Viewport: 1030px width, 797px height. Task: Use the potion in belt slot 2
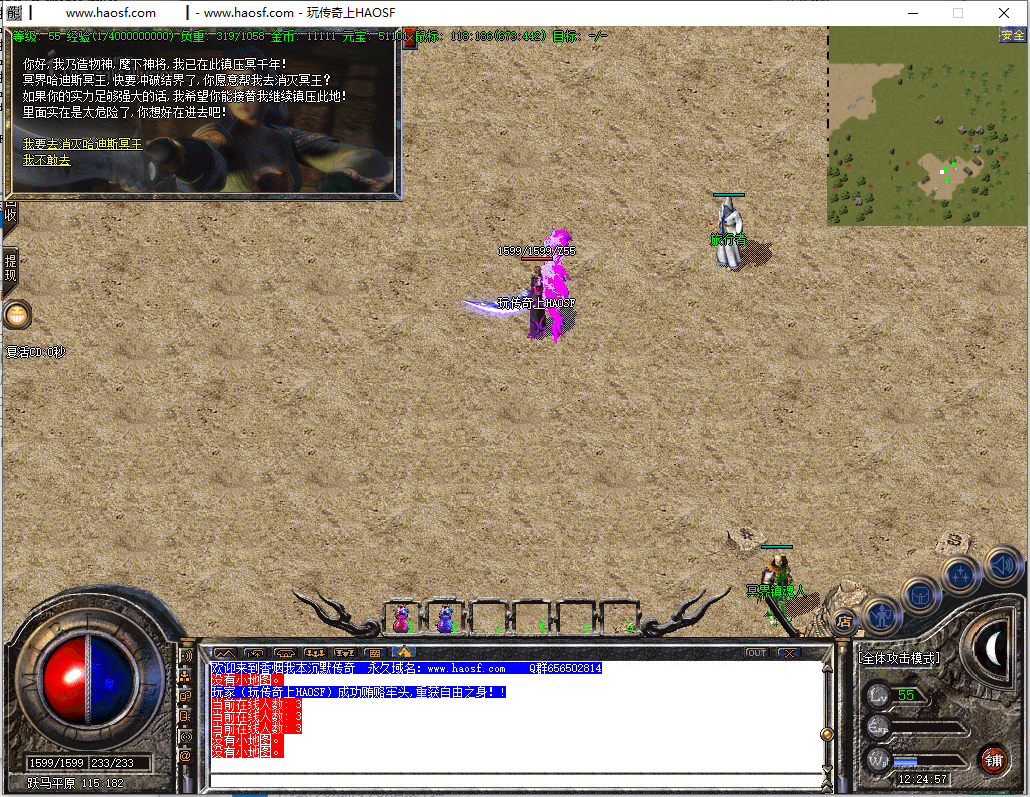tap(445, 619)
